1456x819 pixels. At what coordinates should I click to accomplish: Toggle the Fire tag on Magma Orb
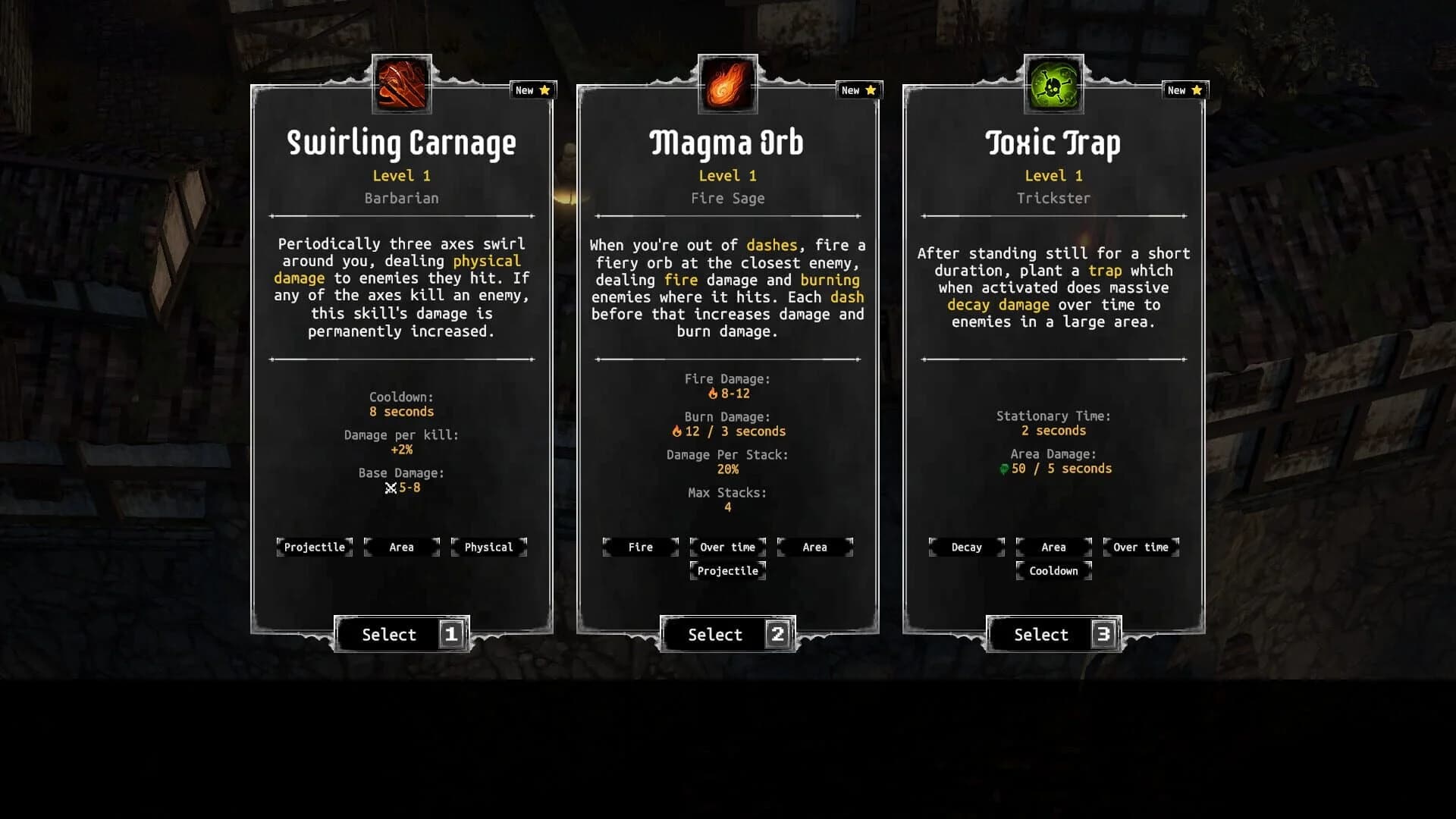(x=640, y=547)
